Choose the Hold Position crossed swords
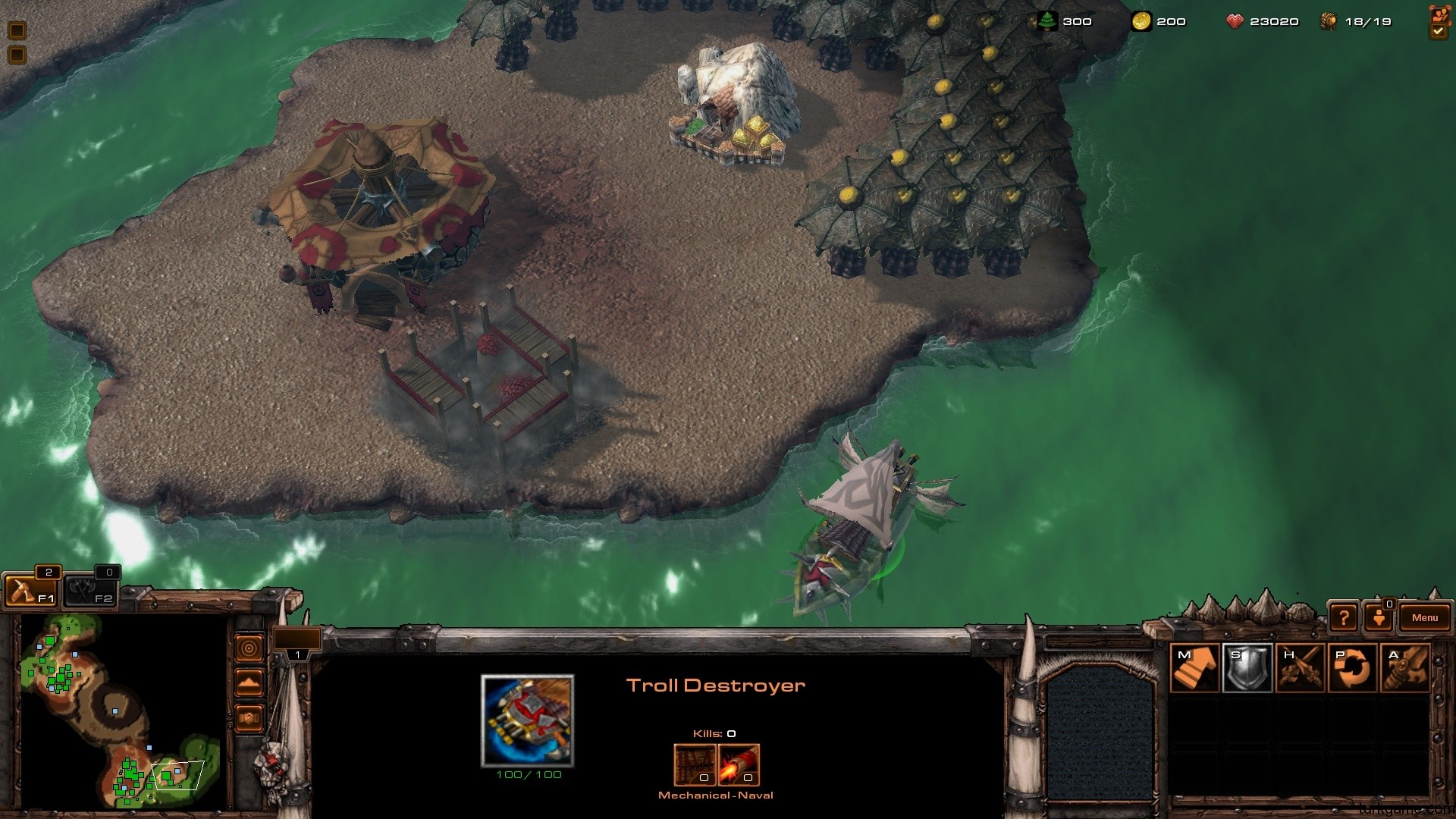Image resolution: width=1456 pixels, height=819 pixels. pyautogui.click(x=1300, y=668)
